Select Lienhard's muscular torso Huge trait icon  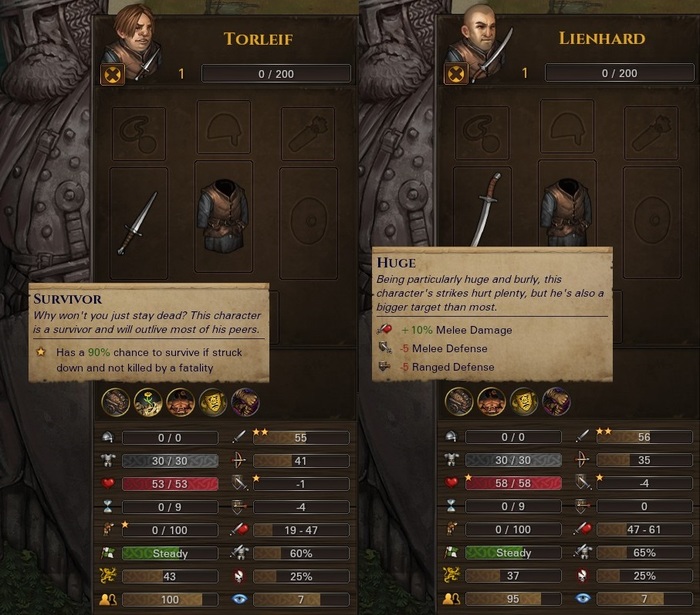[x=492, y=402]
